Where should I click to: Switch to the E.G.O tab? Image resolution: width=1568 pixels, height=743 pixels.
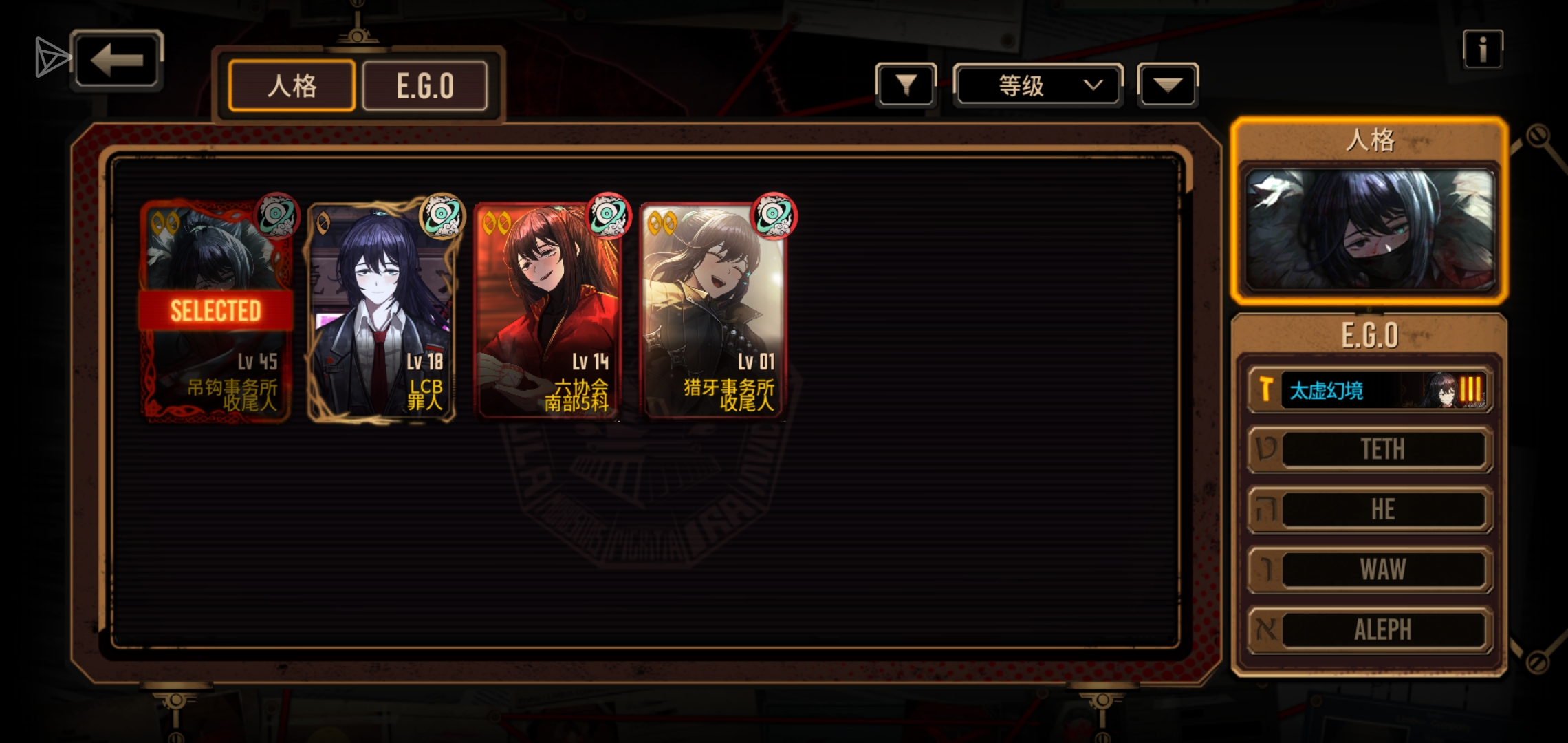click(x=425, y=86)
